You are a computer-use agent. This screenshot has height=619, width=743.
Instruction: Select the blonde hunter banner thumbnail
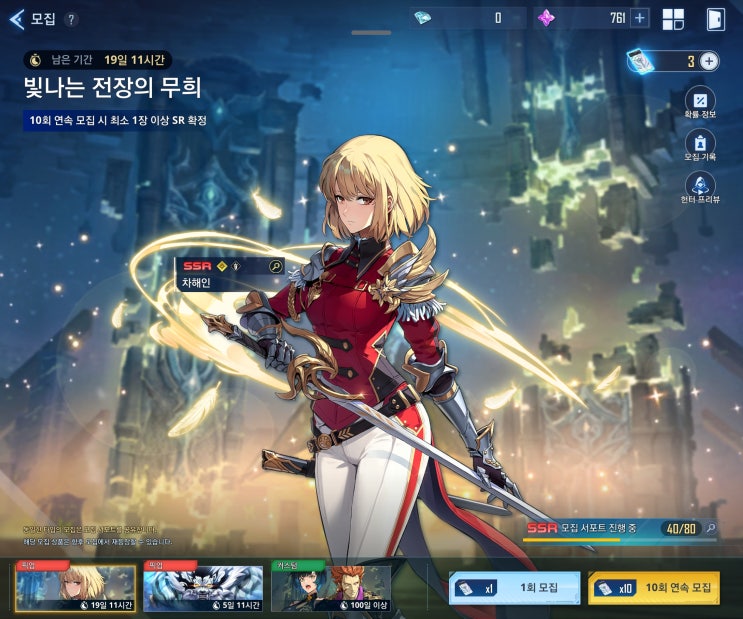coord(74,588)
